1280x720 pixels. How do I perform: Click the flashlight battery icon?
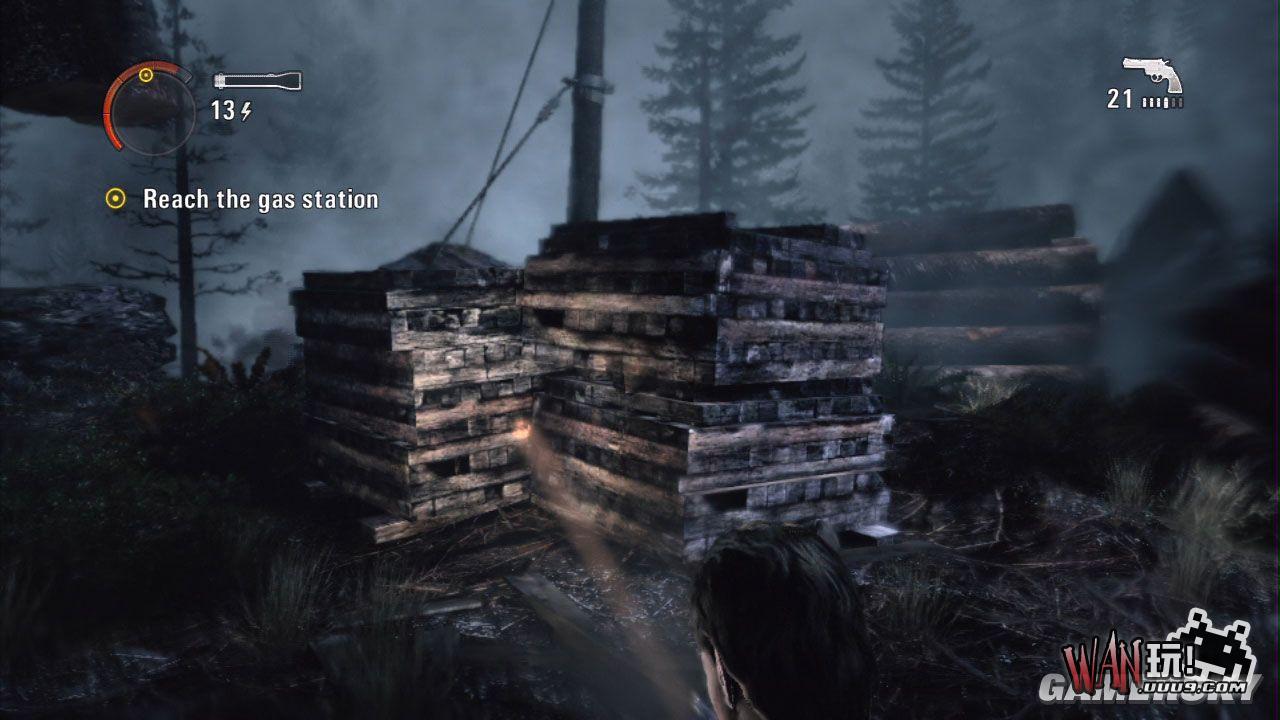point(257,81)
